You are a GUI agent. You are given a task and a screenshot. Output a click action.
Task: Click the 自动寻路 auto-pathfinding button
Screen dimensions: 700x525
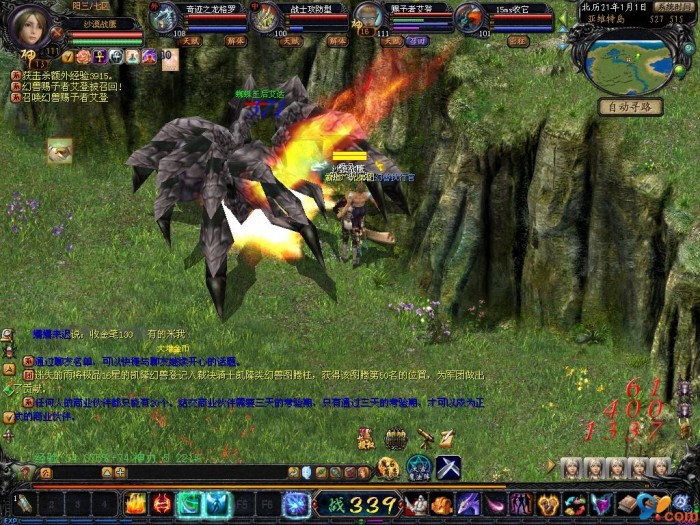point(630,107)
